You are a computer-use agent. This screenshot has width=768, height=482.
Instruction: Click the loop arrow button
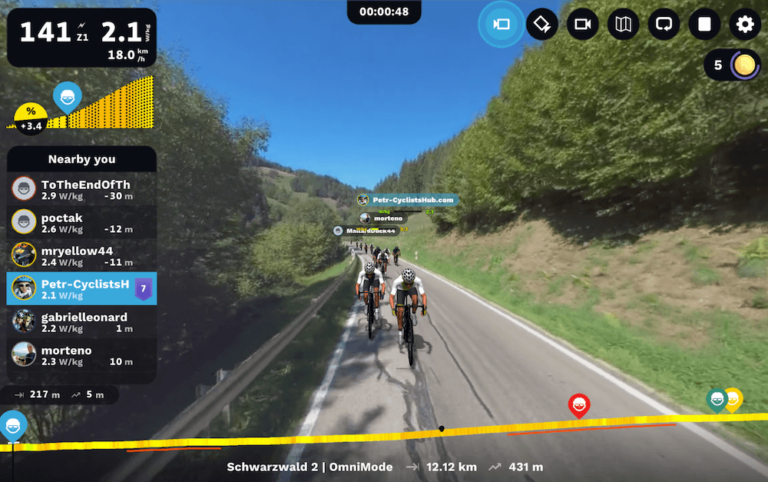point(664,24)
